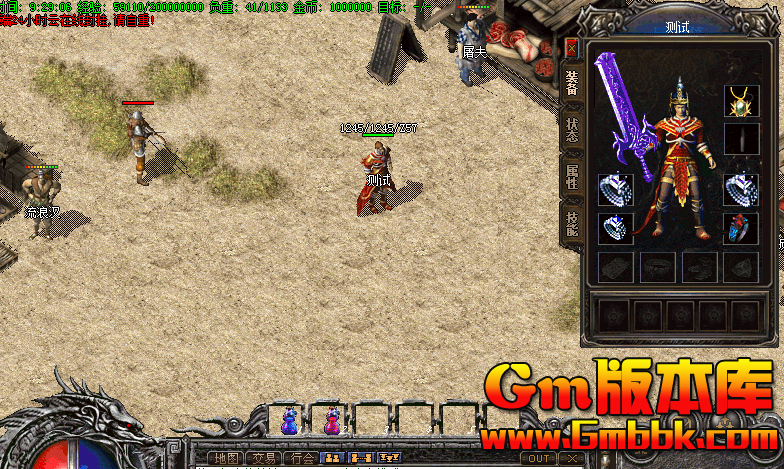Viewport: 784px width, 469px height.
Task: Open the 地图 map button
Action: [226, 458]
